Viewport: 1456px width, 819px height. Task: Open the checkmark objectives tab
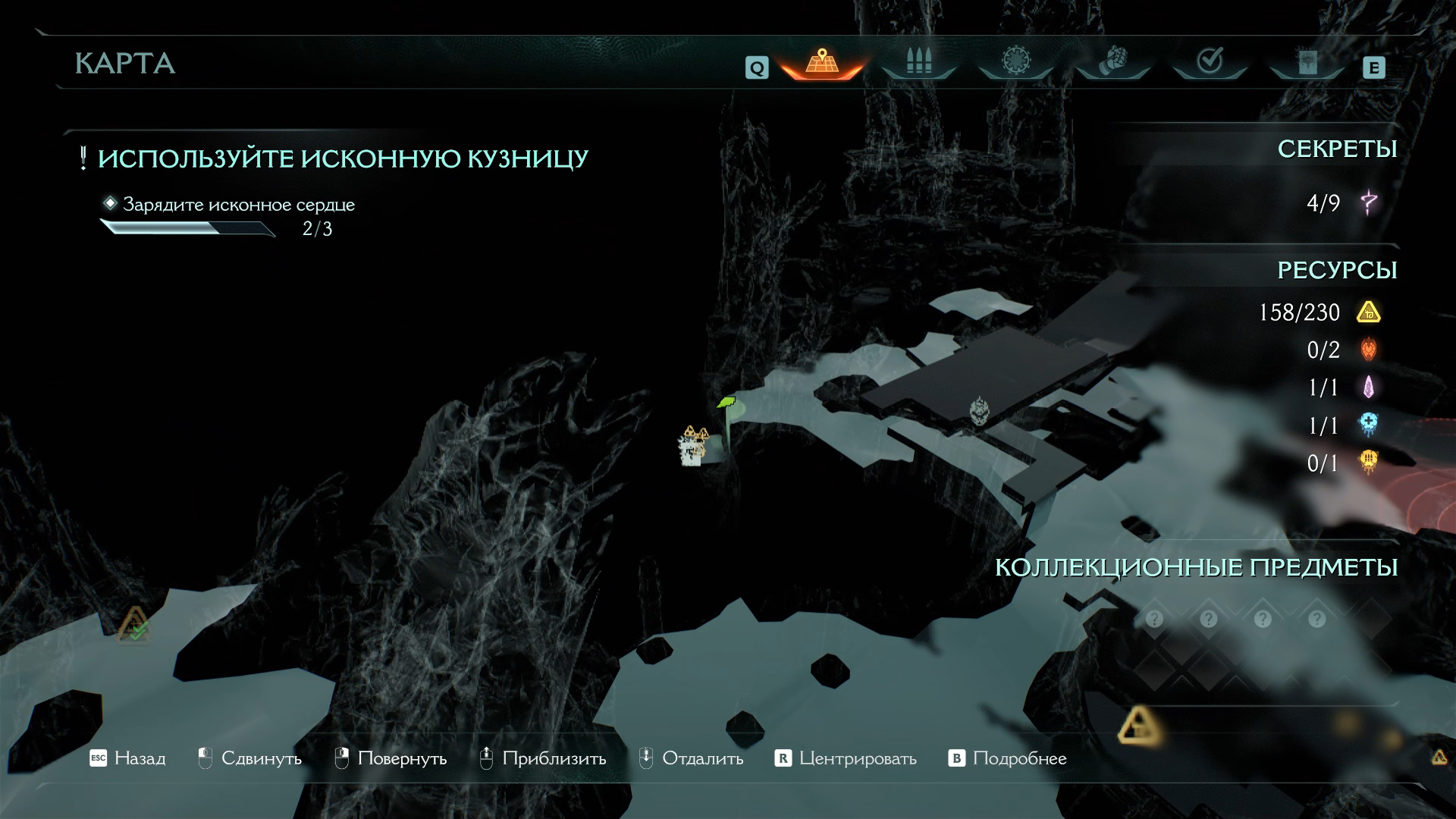(x=1210, y=62)
